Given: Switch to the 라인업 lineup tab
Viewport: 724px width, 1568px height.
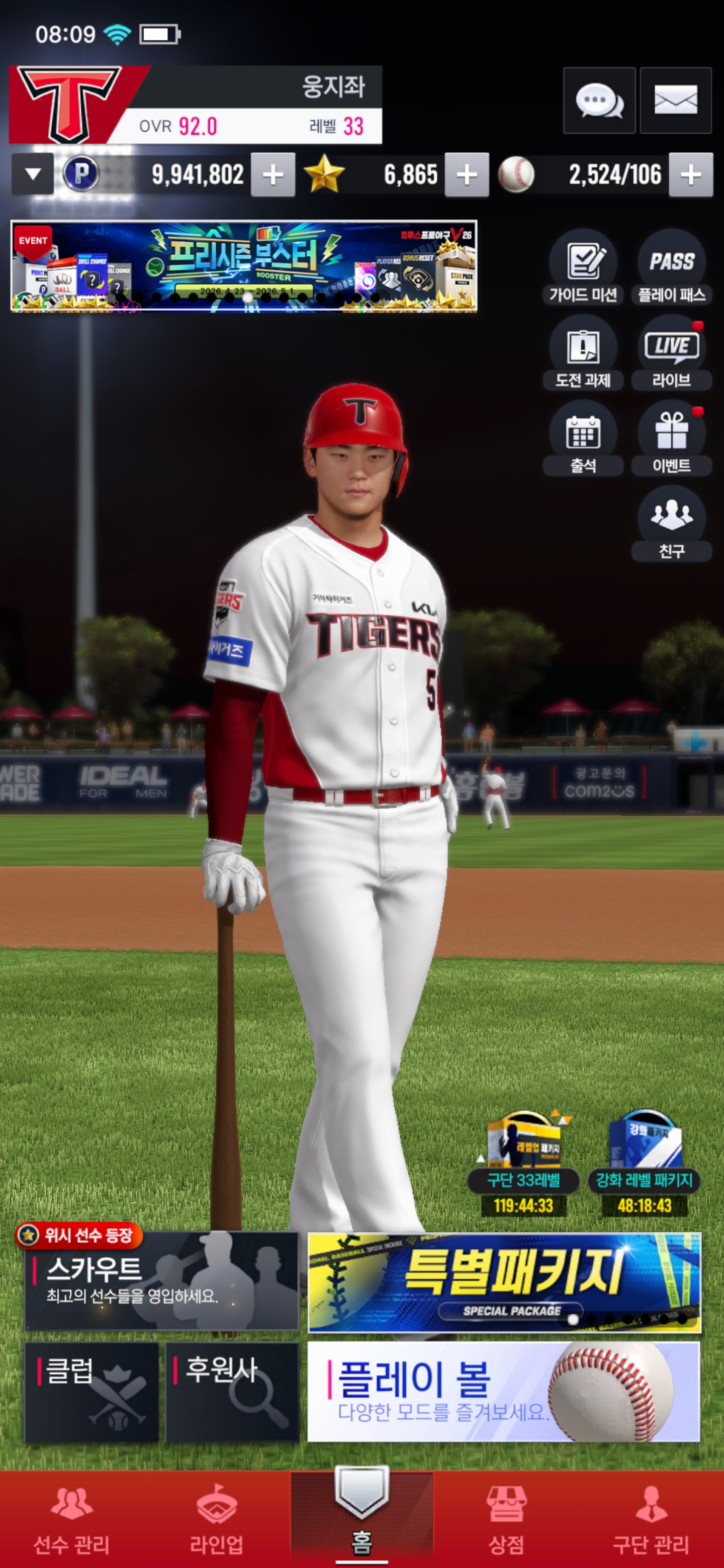Looking at the screenshot, I should tap(216, 1518).
